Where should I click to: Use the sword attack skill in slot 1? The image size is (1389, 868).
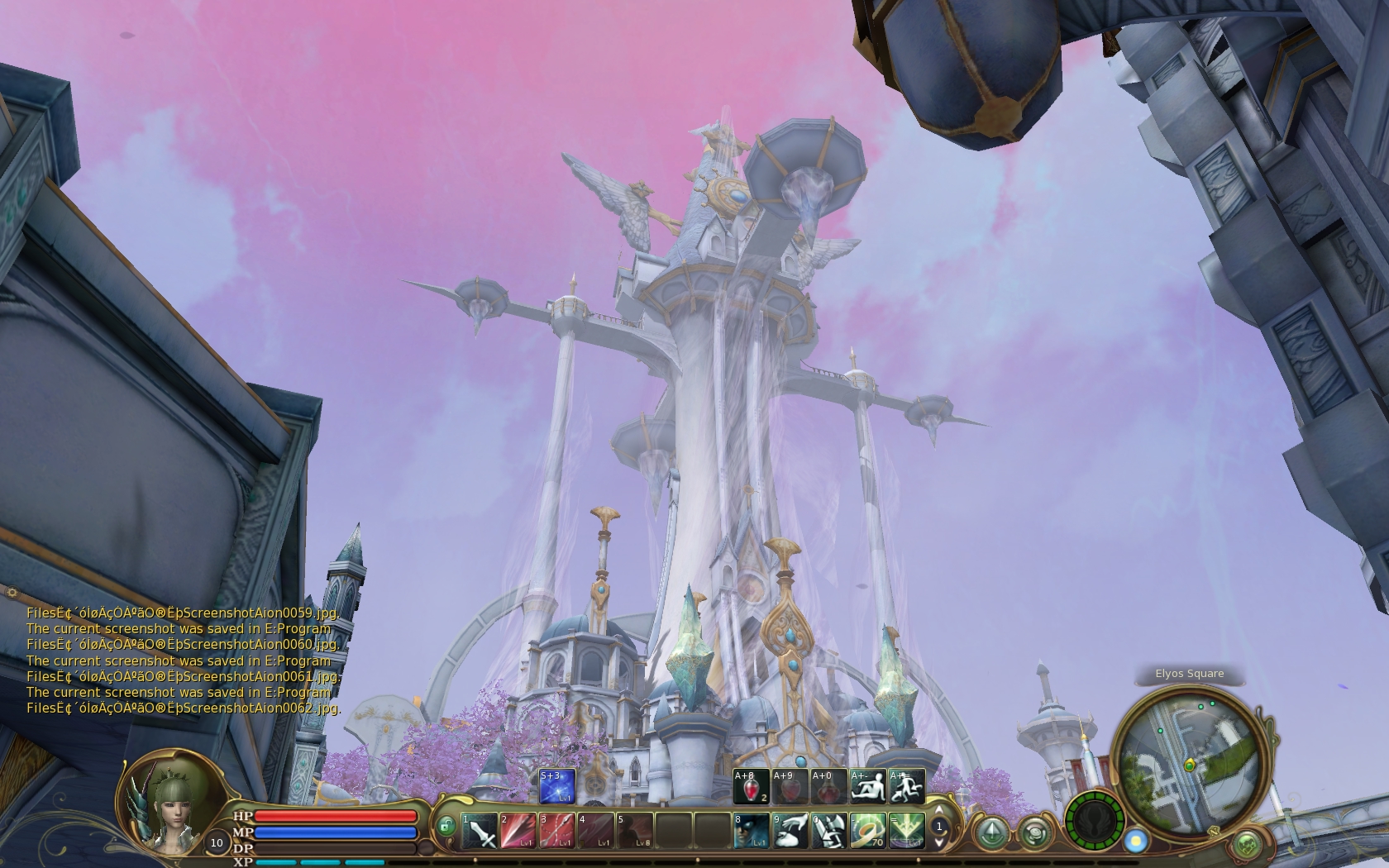tap(480, 831)
